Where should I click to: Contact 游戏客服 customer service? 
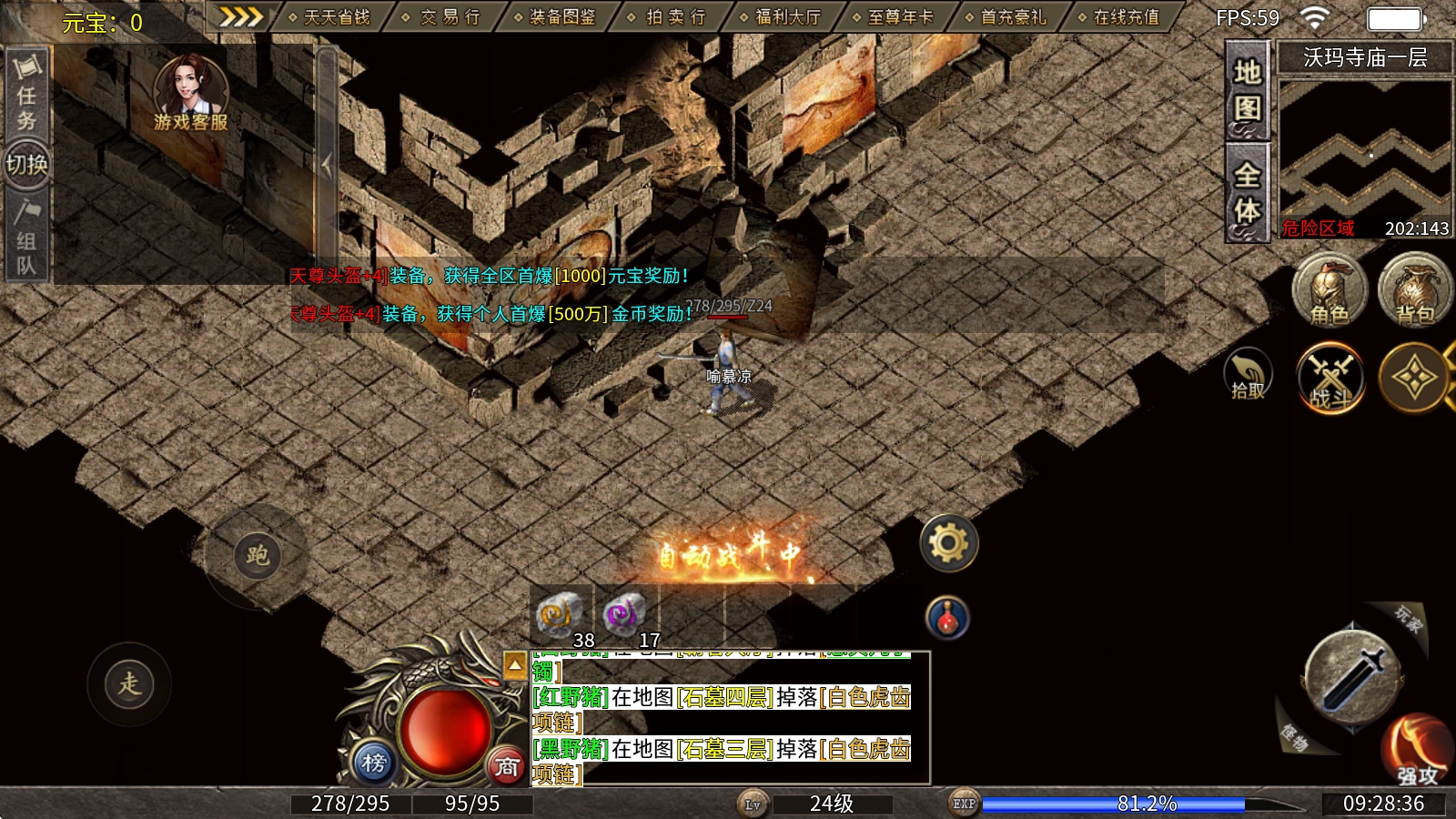pyautogui.click(x=191, y=93)
